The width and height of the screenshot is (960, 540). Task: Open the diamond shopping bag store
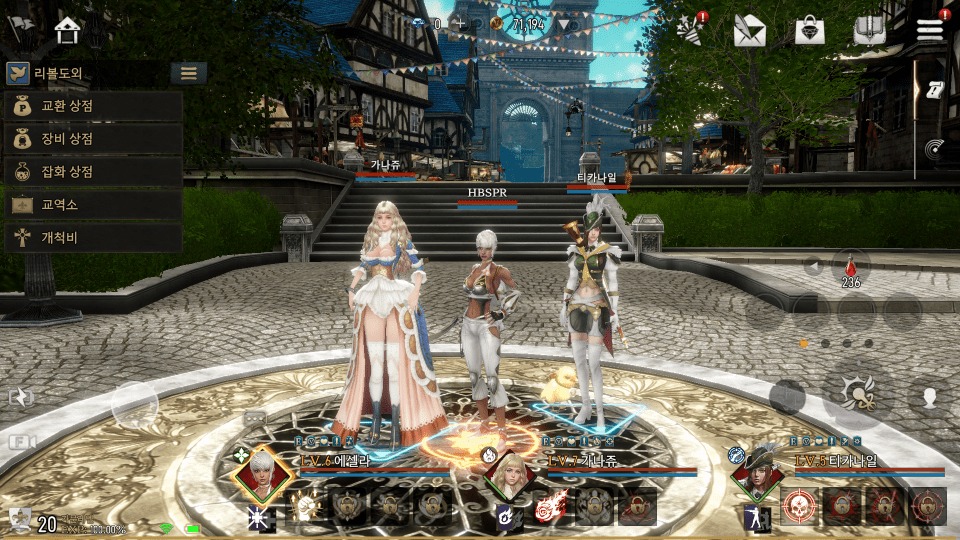[809, 31]
